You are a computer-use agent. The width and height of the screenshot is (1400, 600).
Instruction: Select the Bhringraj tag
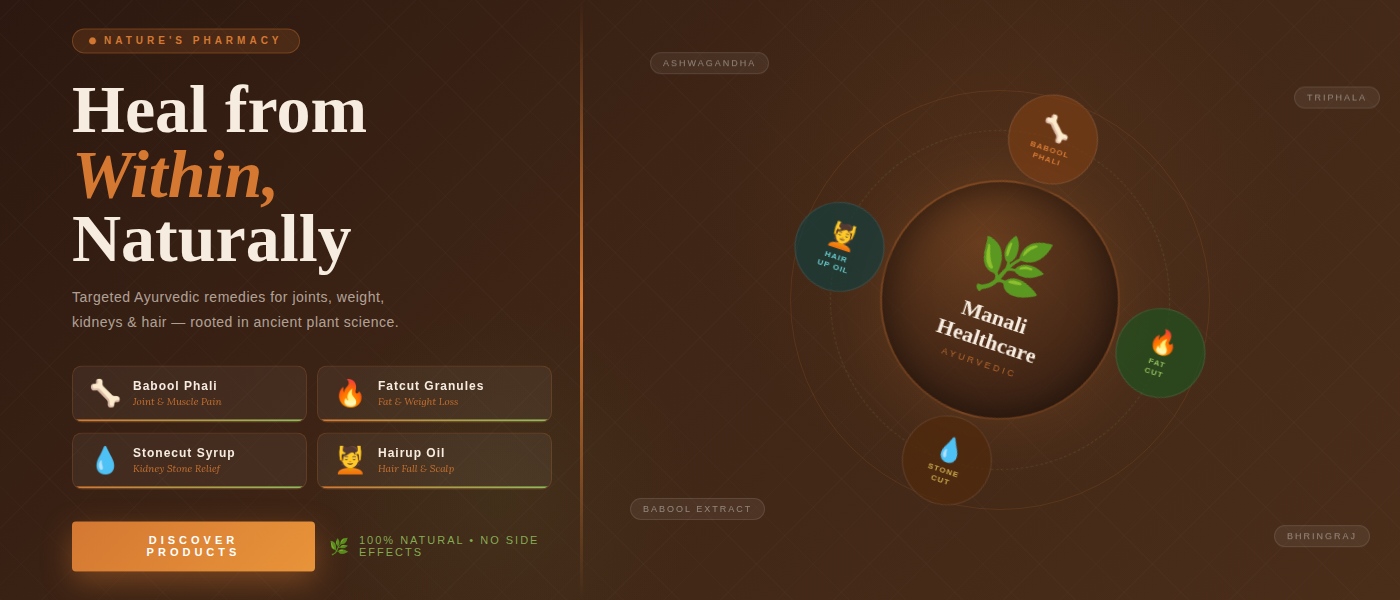(1321, 536)
